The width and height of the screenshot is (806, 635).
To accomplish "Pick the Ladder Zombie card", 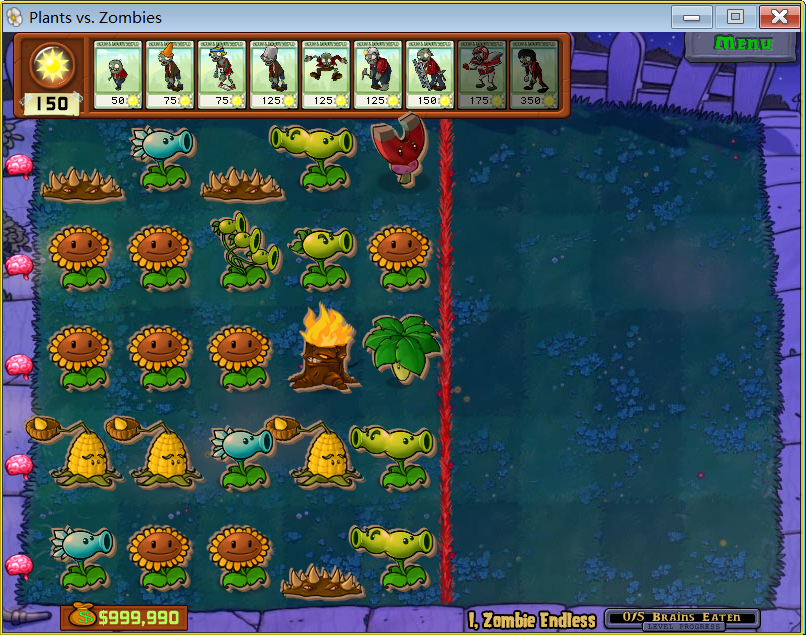I will point(430,74).
